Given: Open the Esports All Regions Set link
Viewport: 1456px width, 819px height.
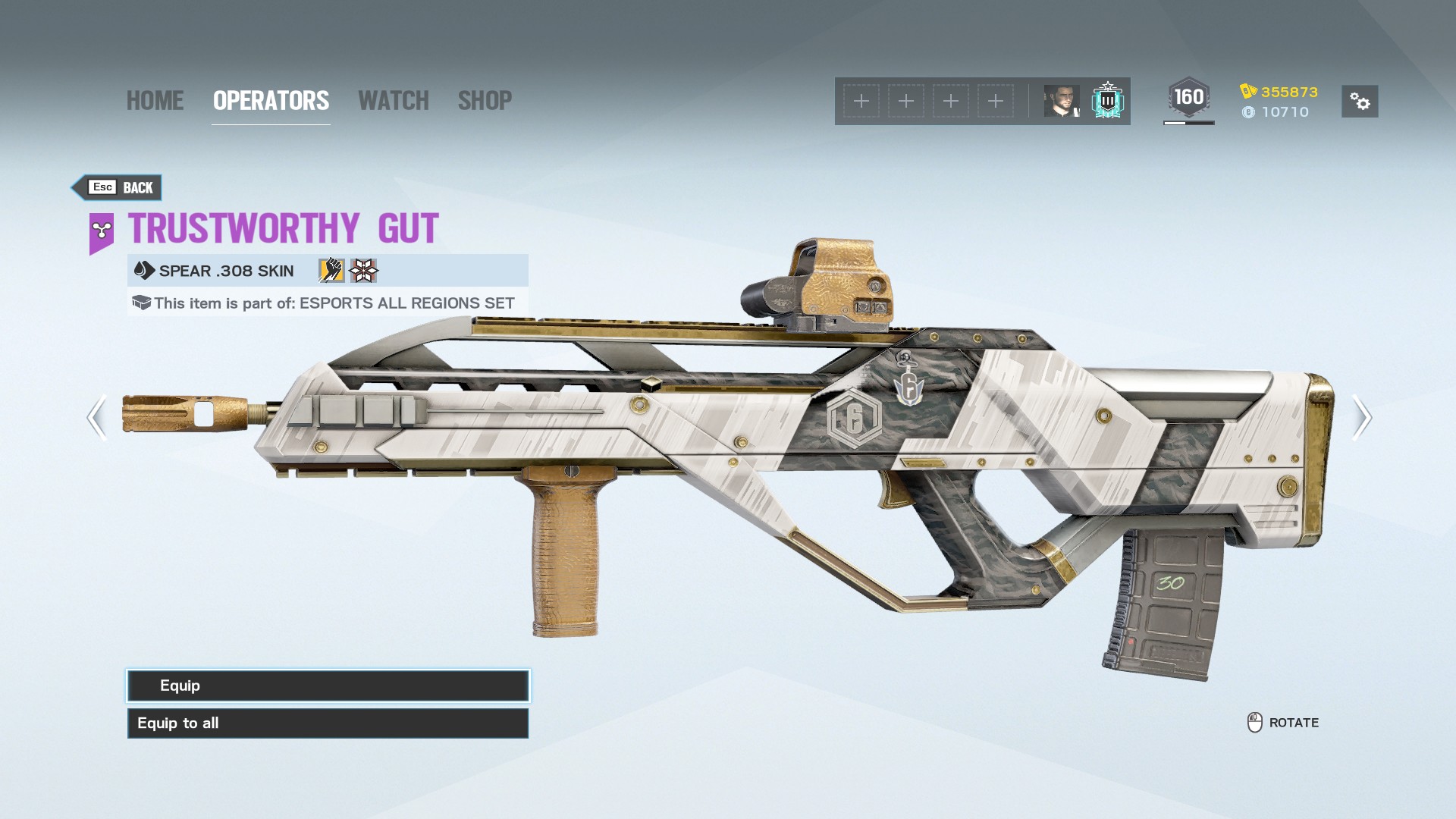Looking at the screenshot, I should click(406, 303).
